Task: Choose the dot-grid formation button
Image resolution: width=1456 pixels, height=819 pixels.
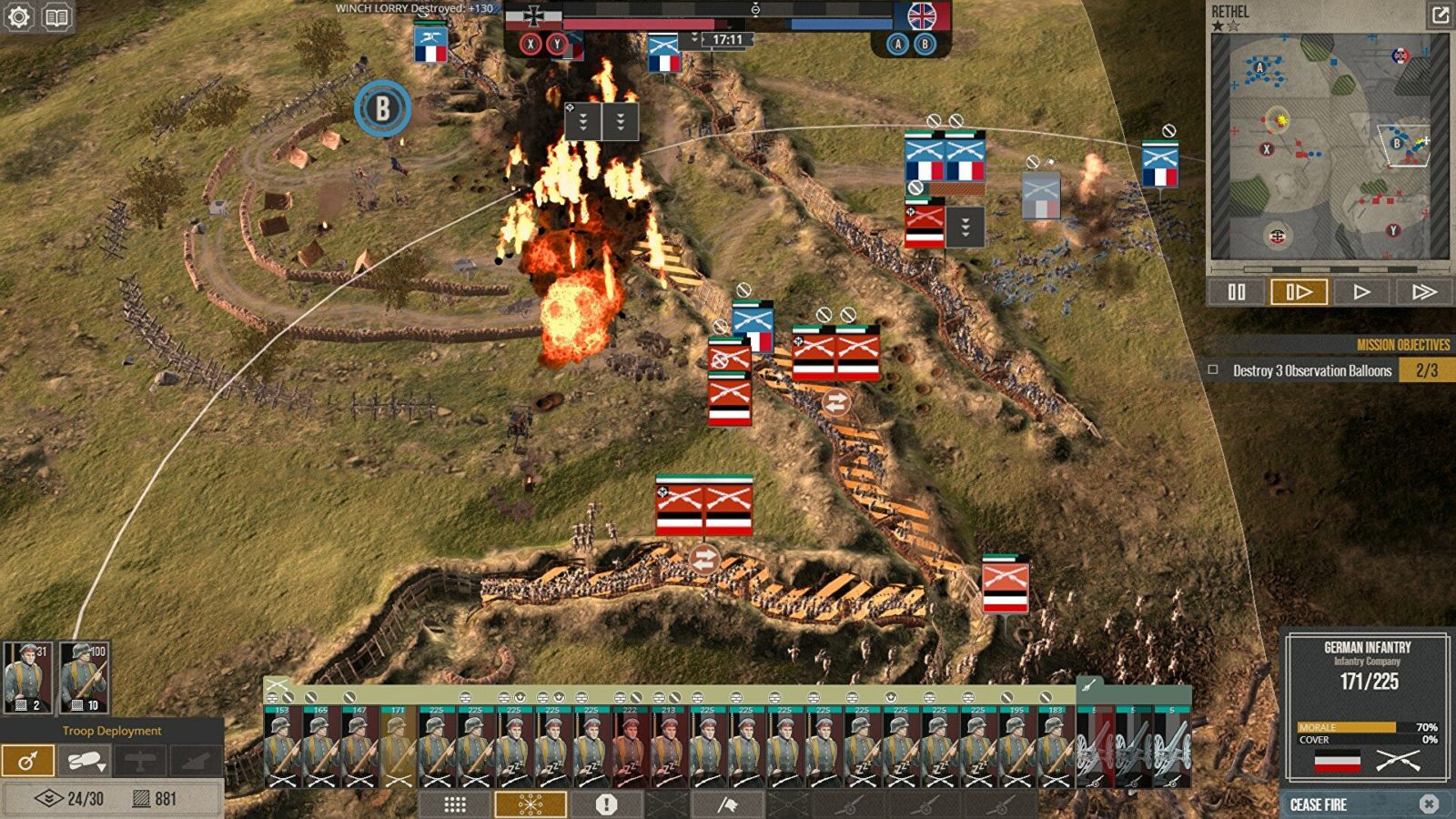Action: [x=455, y=804]
